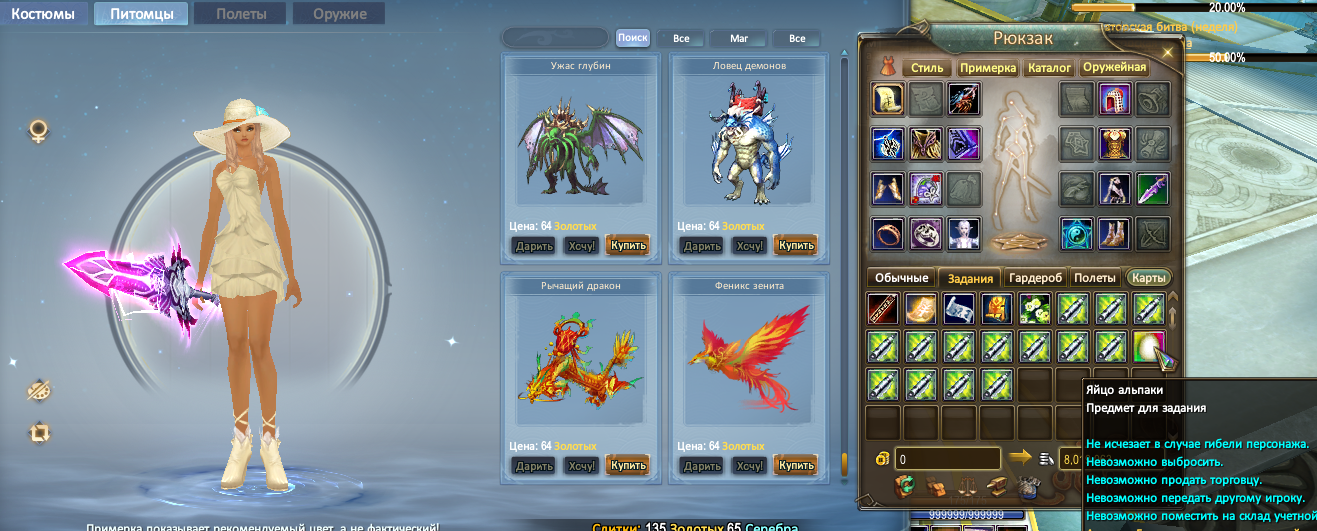The image size is (1317, 531).
Task: Open the Каталог tab
Action: pyautogui.click(x=1050, y=68)
